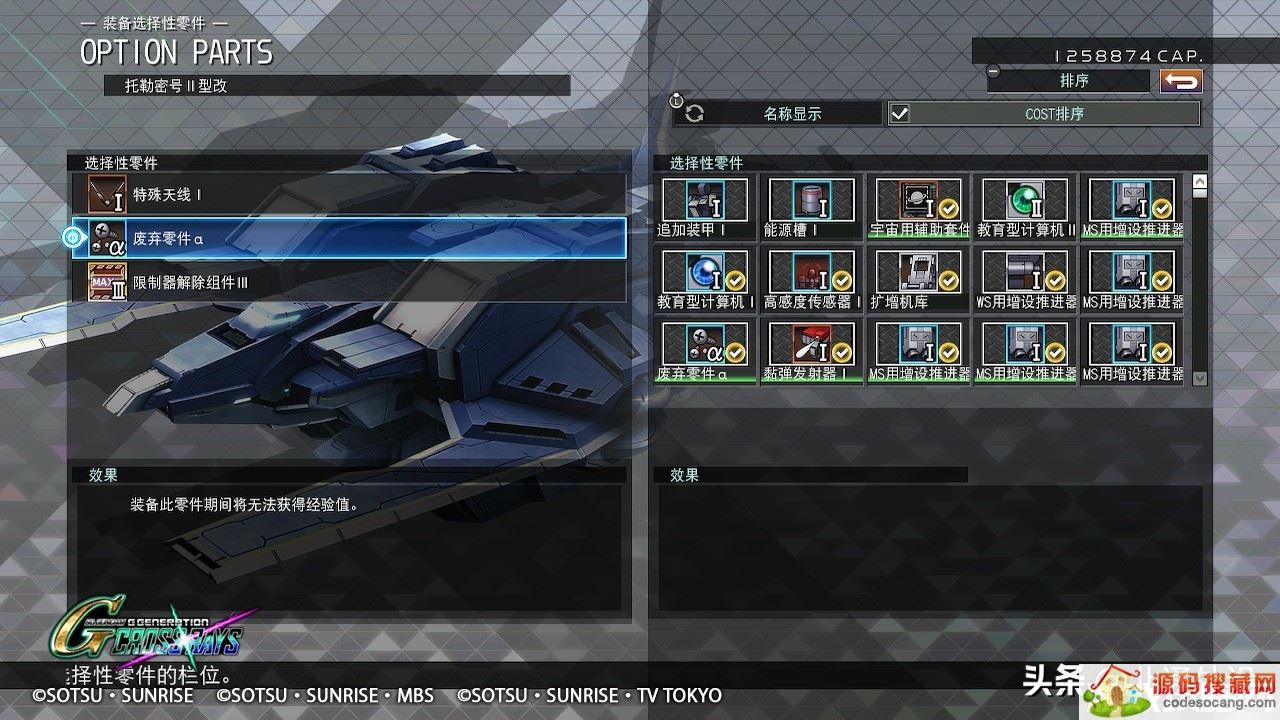Toggle the COST排序 checkbox
This screenshot has width=1280, height=720.
point(900,114)
